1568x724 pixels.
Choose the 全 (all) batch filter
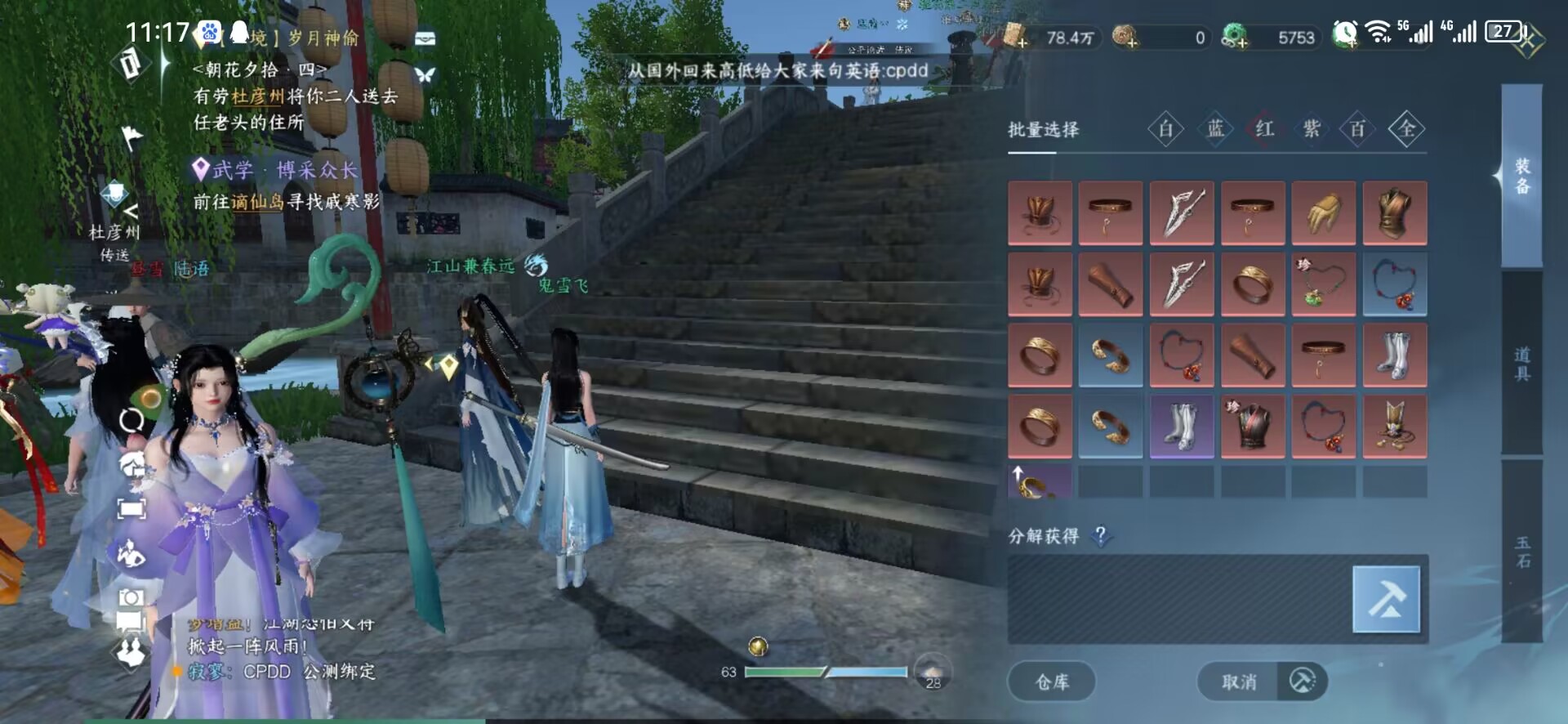point(1406,129)
